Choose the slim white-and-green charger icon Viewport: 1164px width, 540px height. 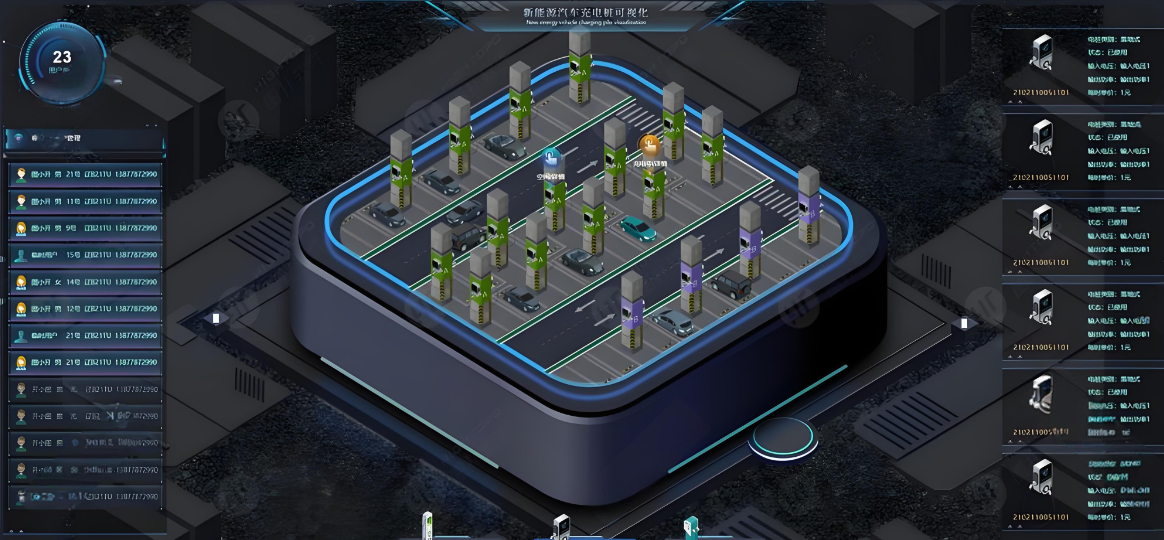pyautogui.click(x=427, y=525)
